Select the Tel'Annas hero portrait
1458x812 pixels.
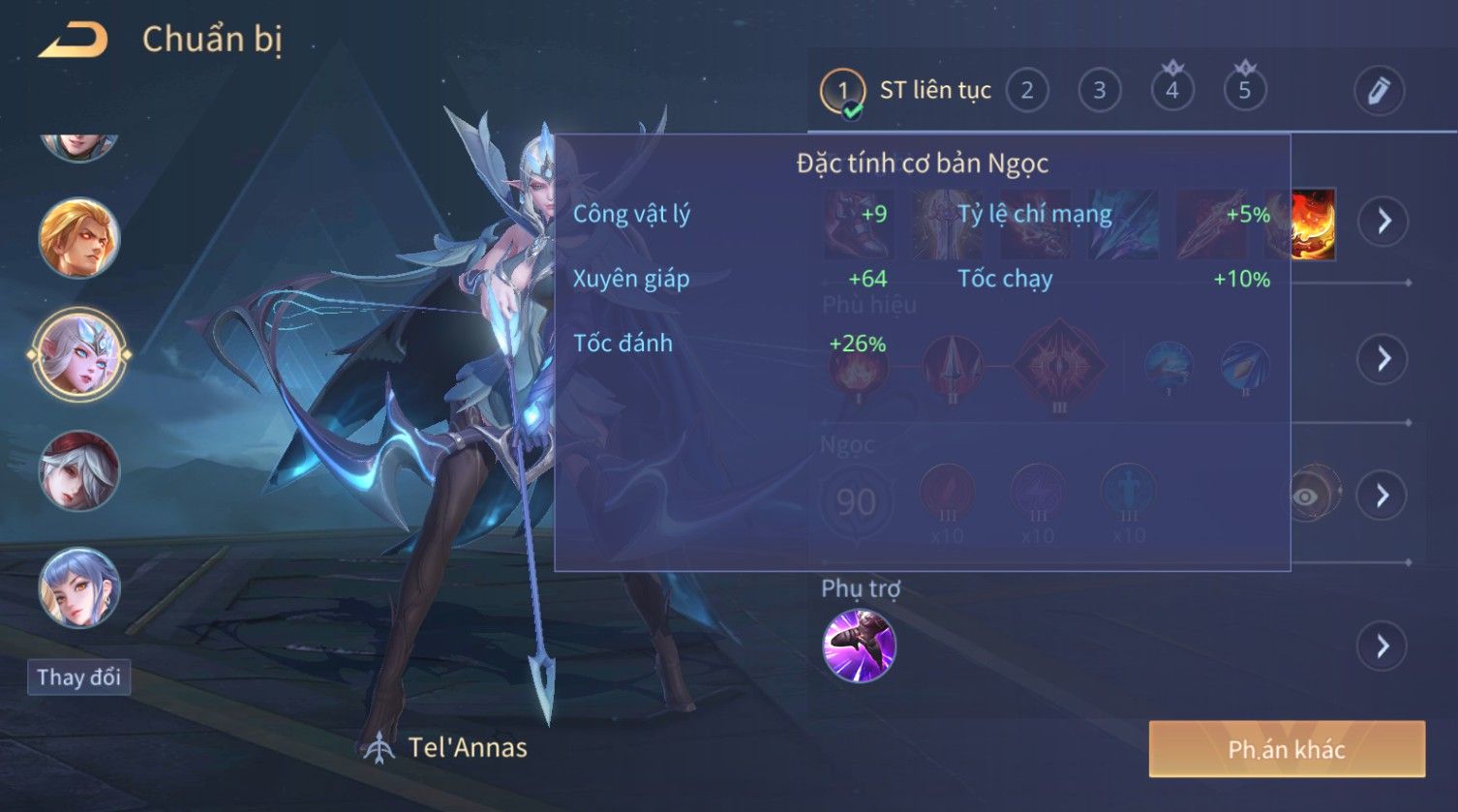78,354
